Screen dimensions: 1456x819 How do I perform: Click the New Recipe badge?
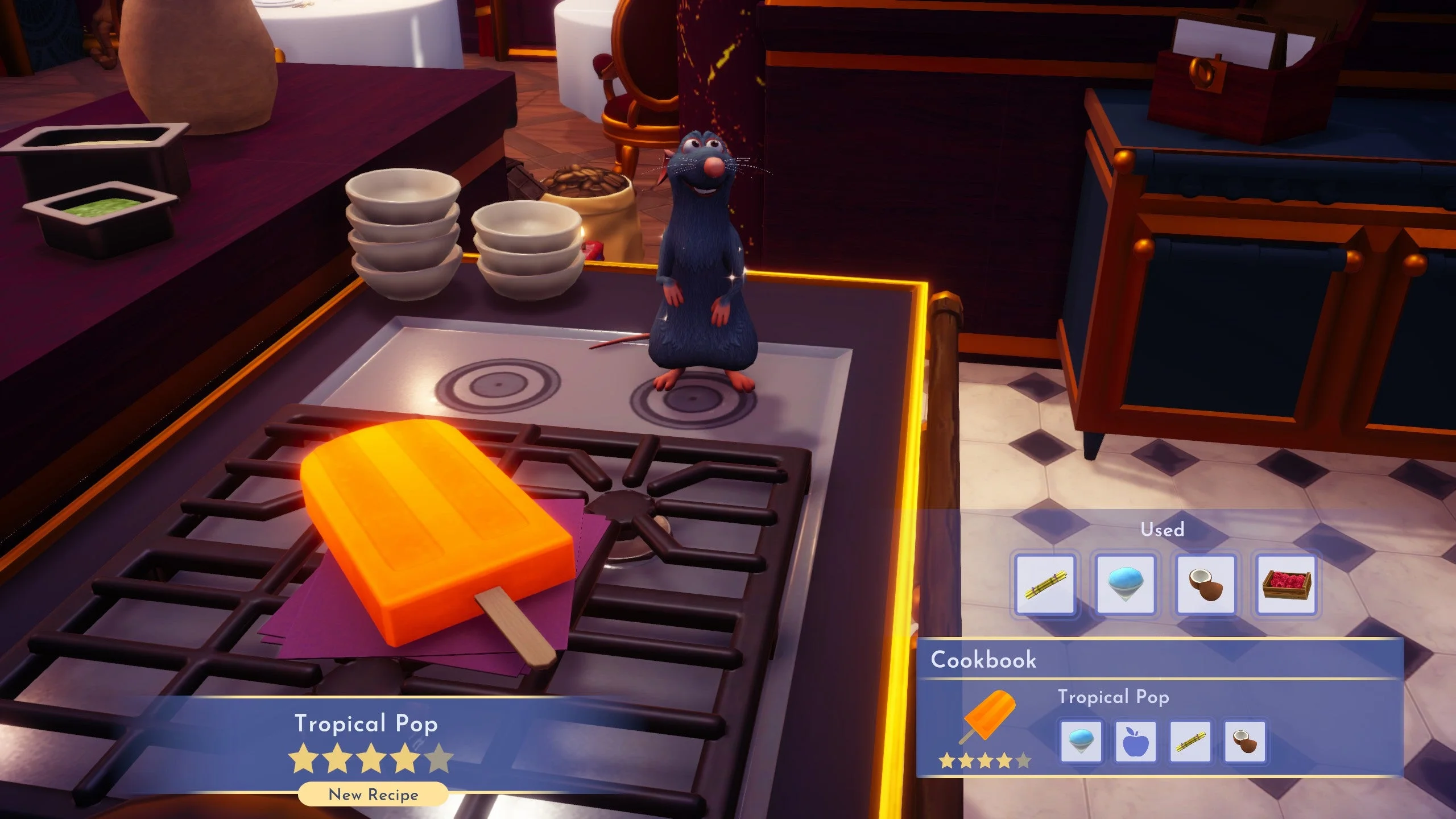click(x=373, y=795)
